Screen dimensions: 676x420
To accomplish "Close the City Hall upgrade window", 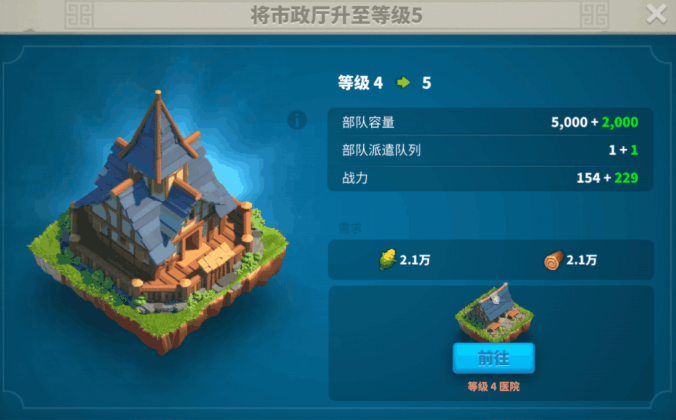I will [656, 14].
